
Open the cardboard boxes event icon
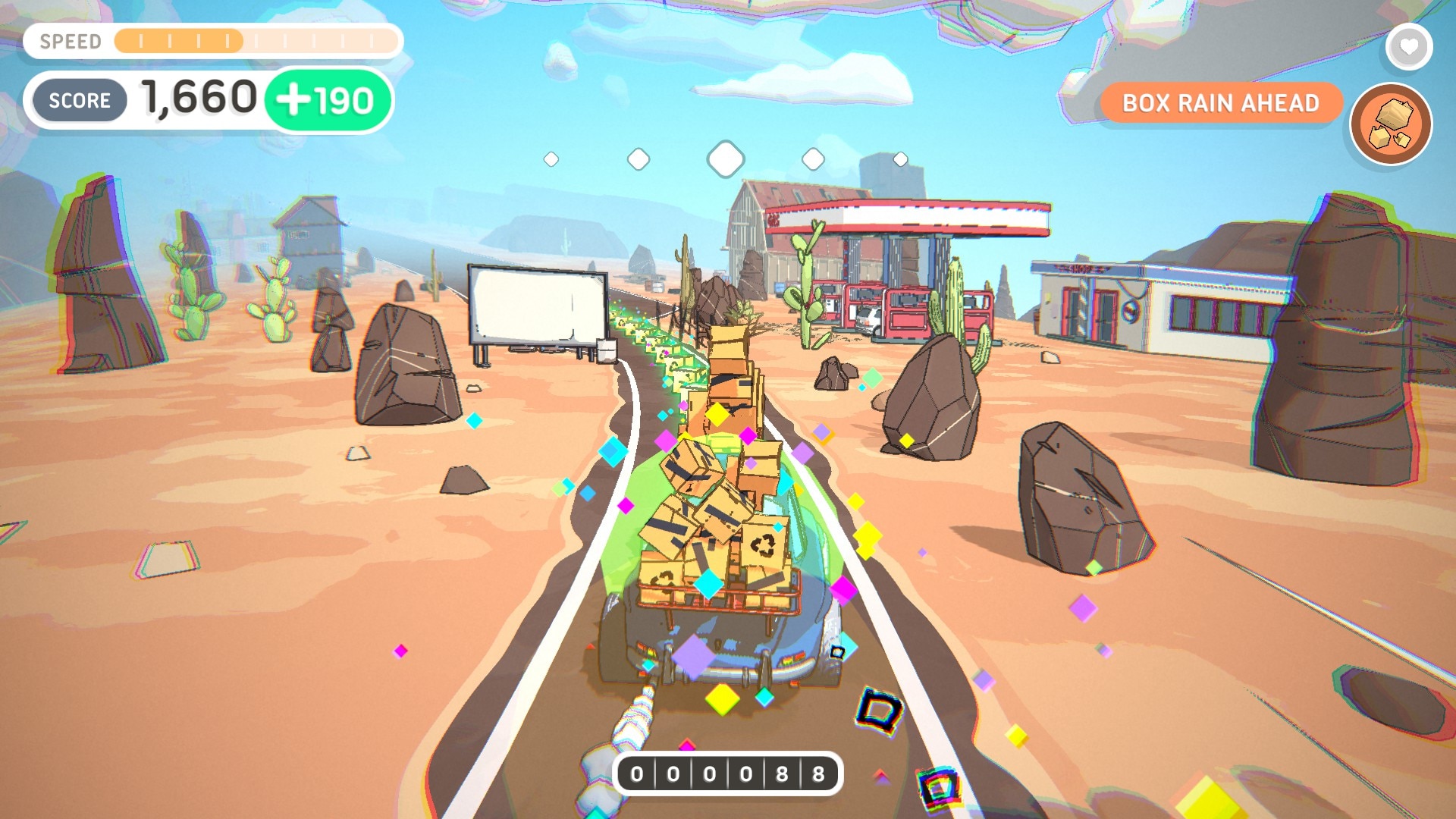pyautogui.click(x=1391, y=124)
